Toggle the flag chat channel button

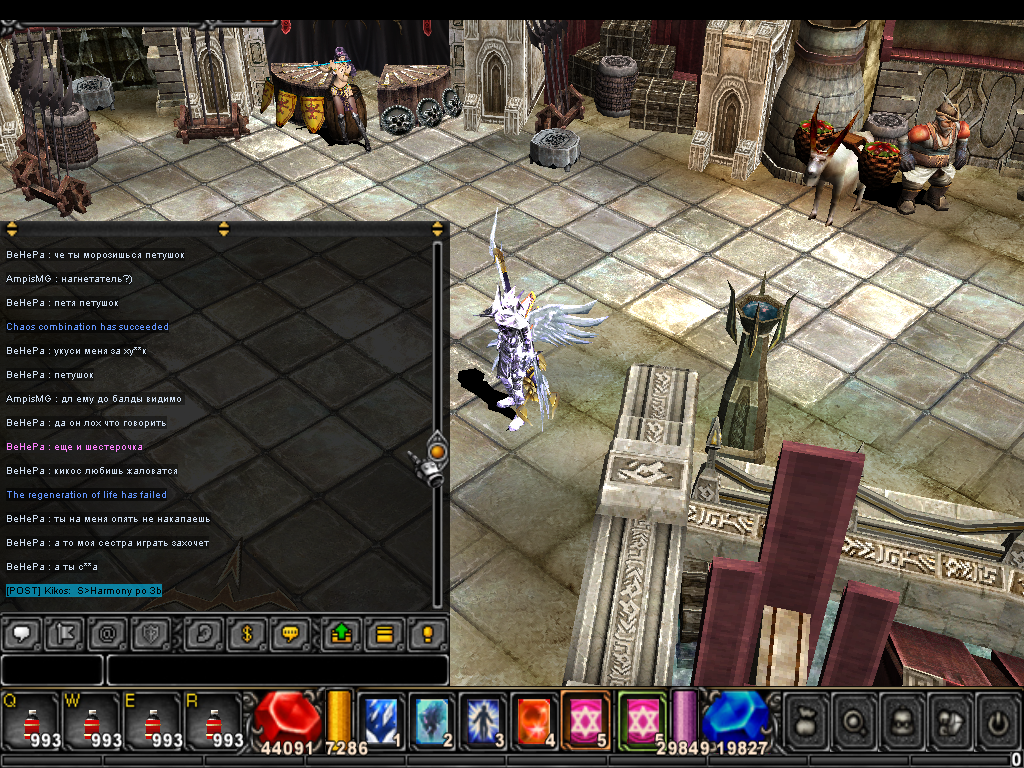pos(65,634)
